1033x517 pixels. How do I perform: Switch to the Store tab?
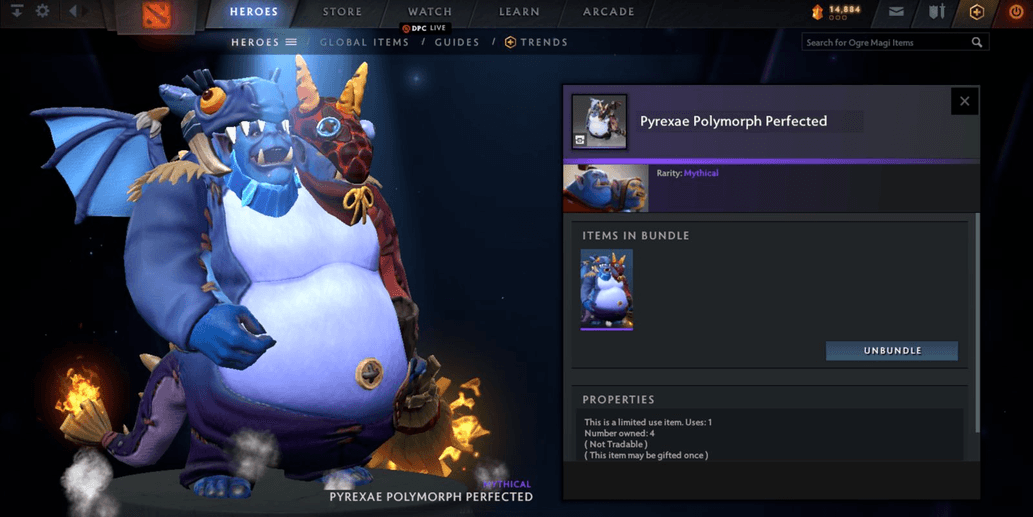tap(342, 12)
